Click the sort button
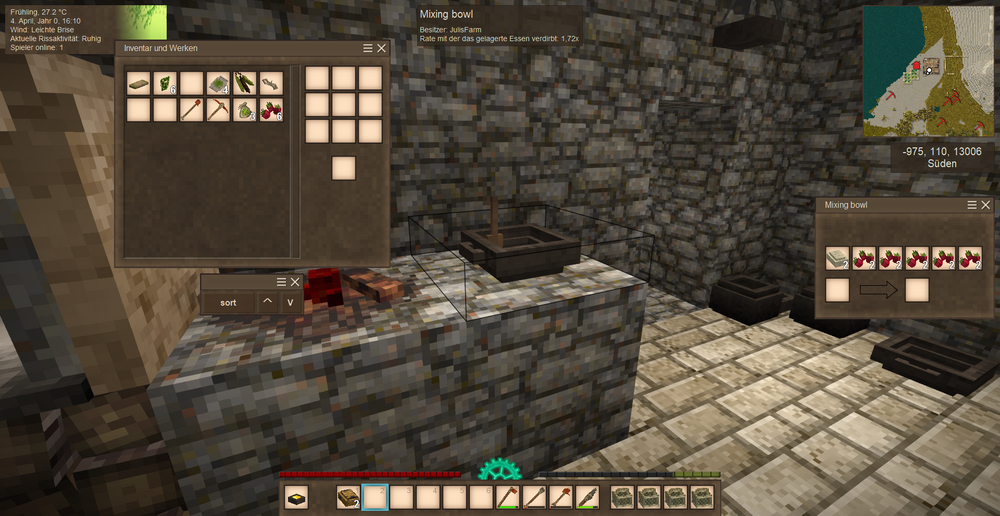The image size is (1000, 516). tap(228, 302)
